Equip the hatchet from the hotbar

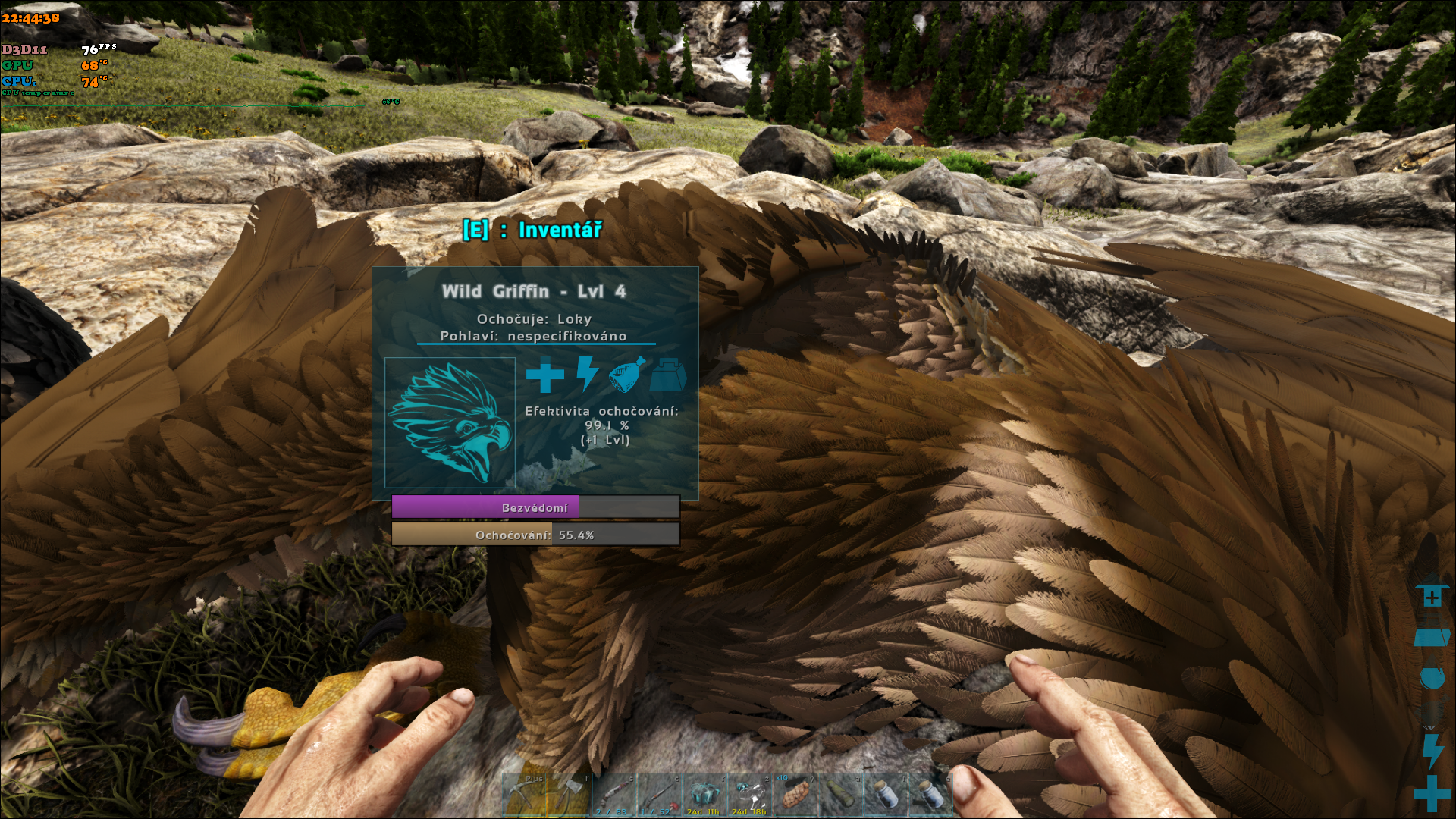coord(570,795)
